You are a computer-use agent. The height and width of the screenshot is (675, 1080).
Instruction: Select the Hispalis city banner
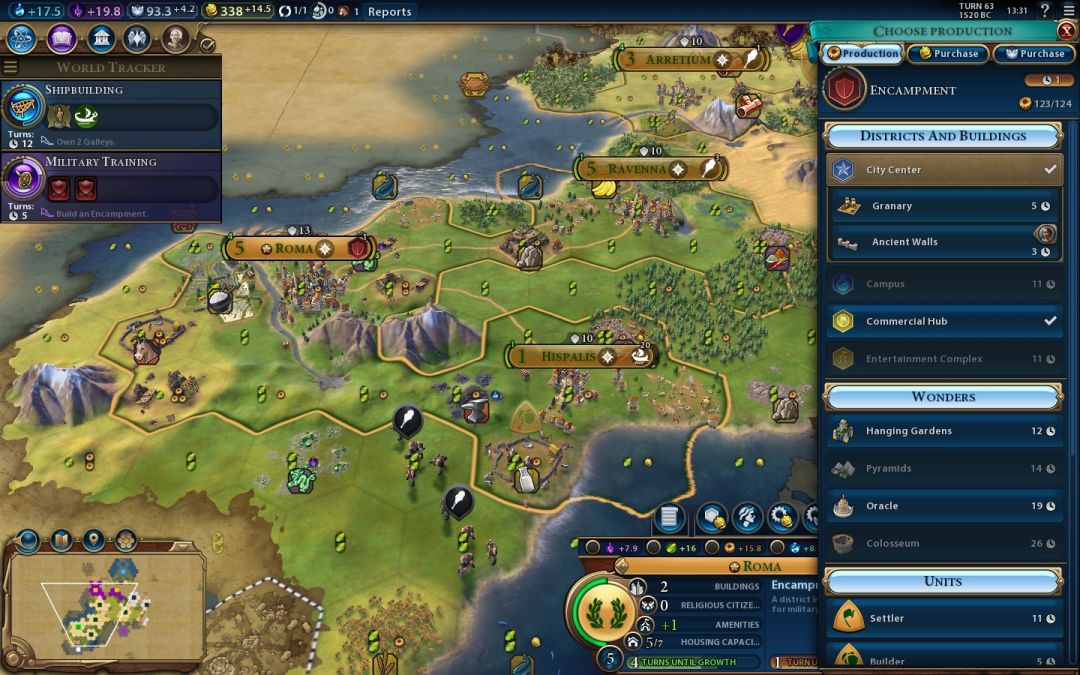point(568,356)
